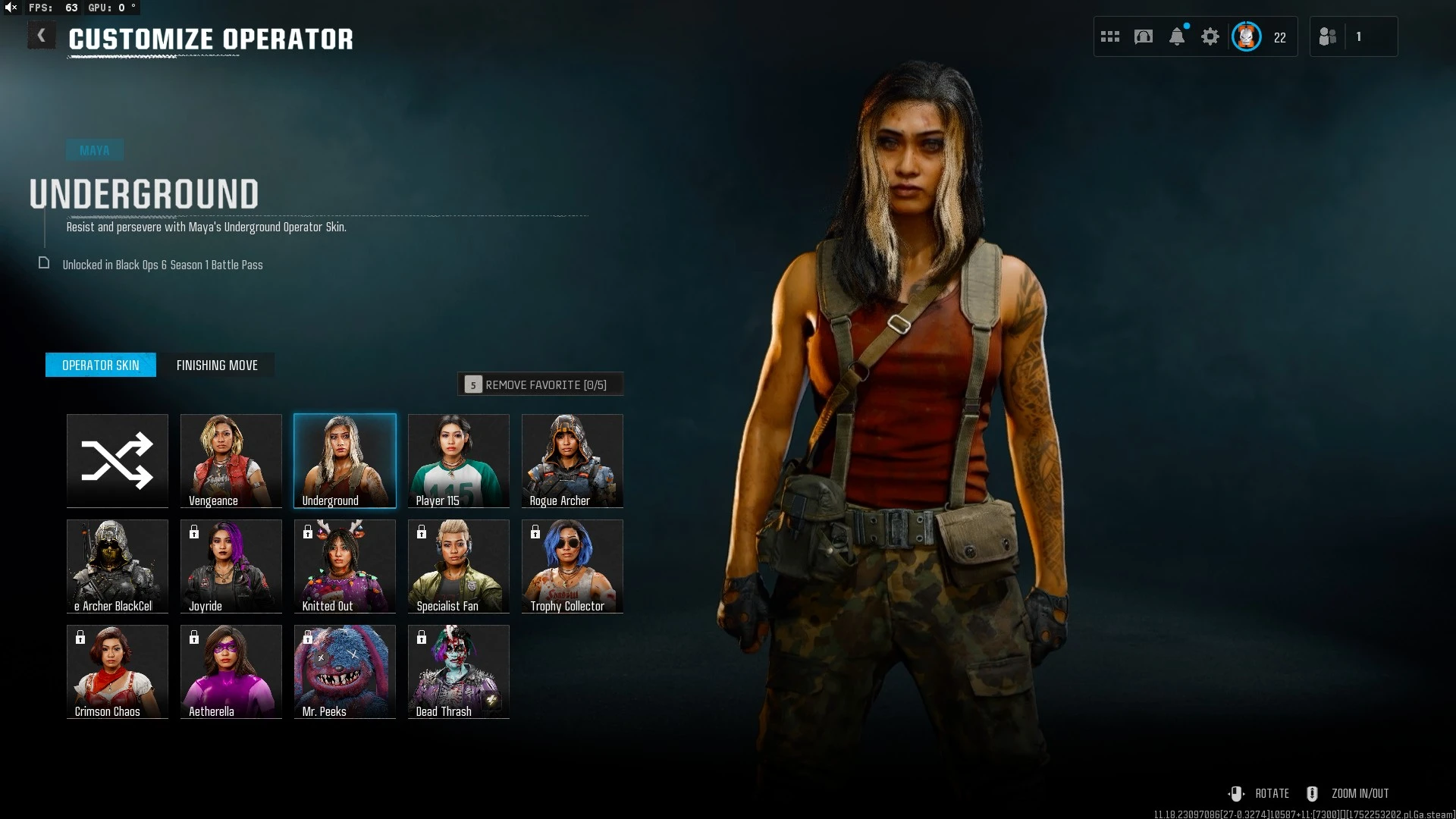1456x819 pixels.
Task: Preview the locked Joyride skin
Action: pos(231,566)
